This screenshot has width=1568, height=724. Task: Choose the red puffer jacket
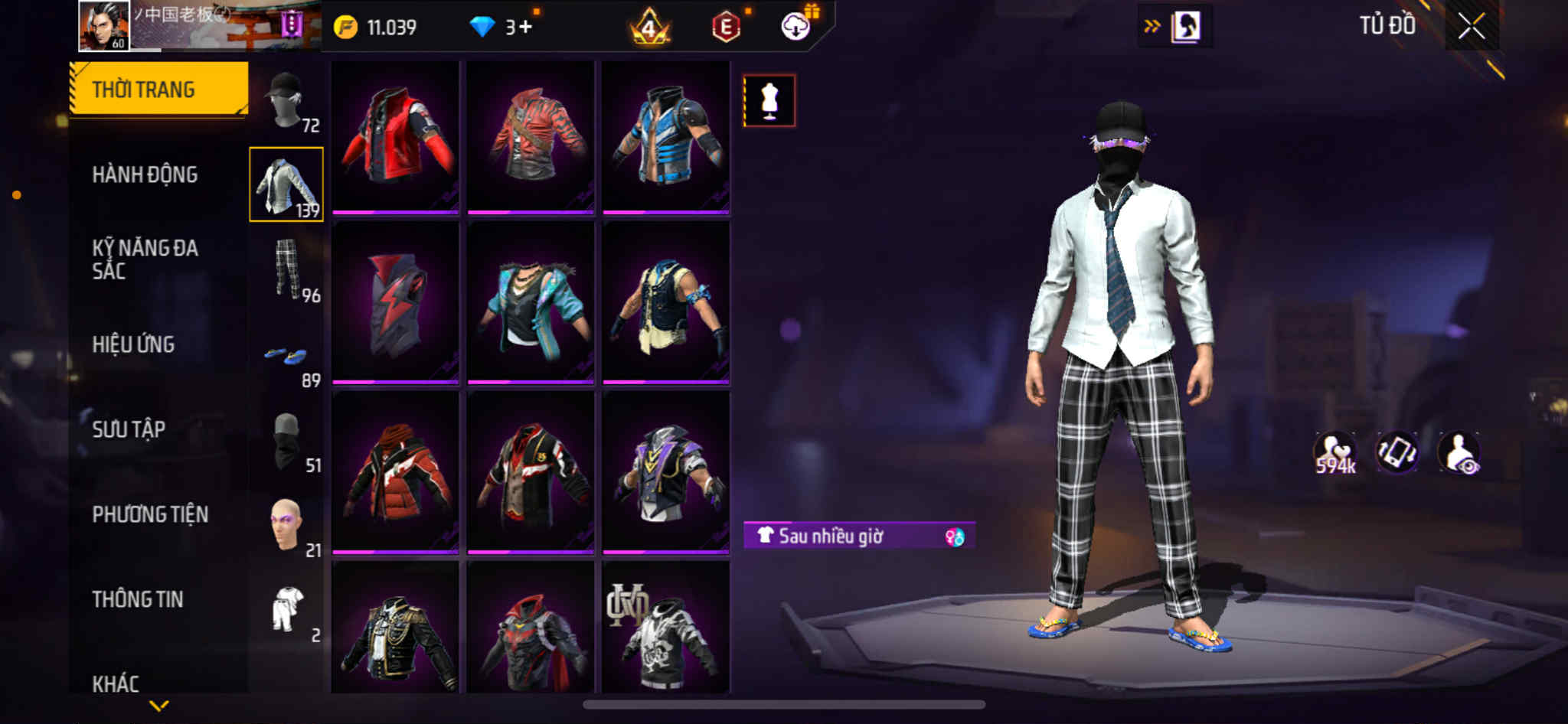[x=395, y=472]
